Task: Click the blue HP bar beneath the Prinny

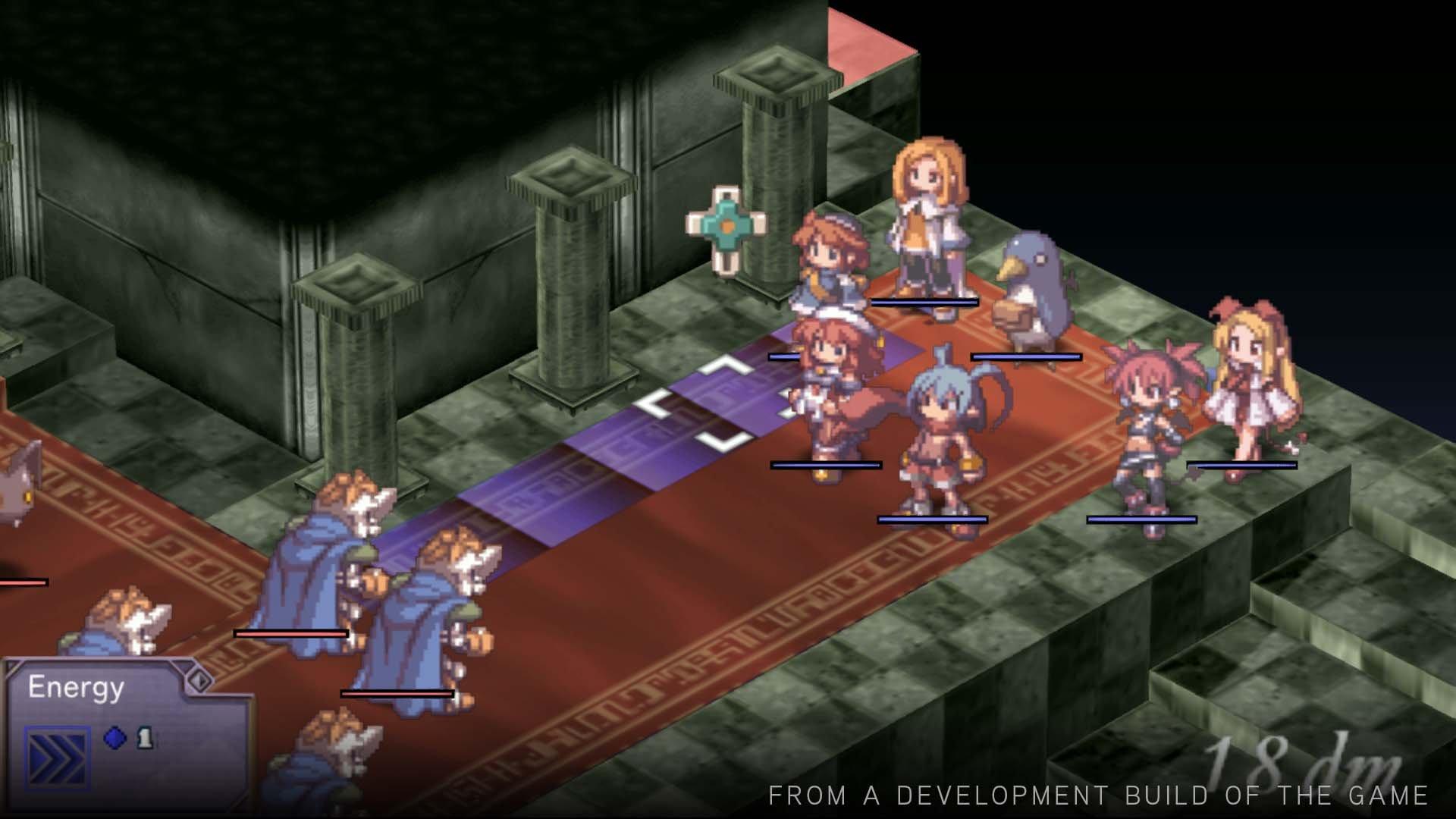Action: click(1025, 356)
